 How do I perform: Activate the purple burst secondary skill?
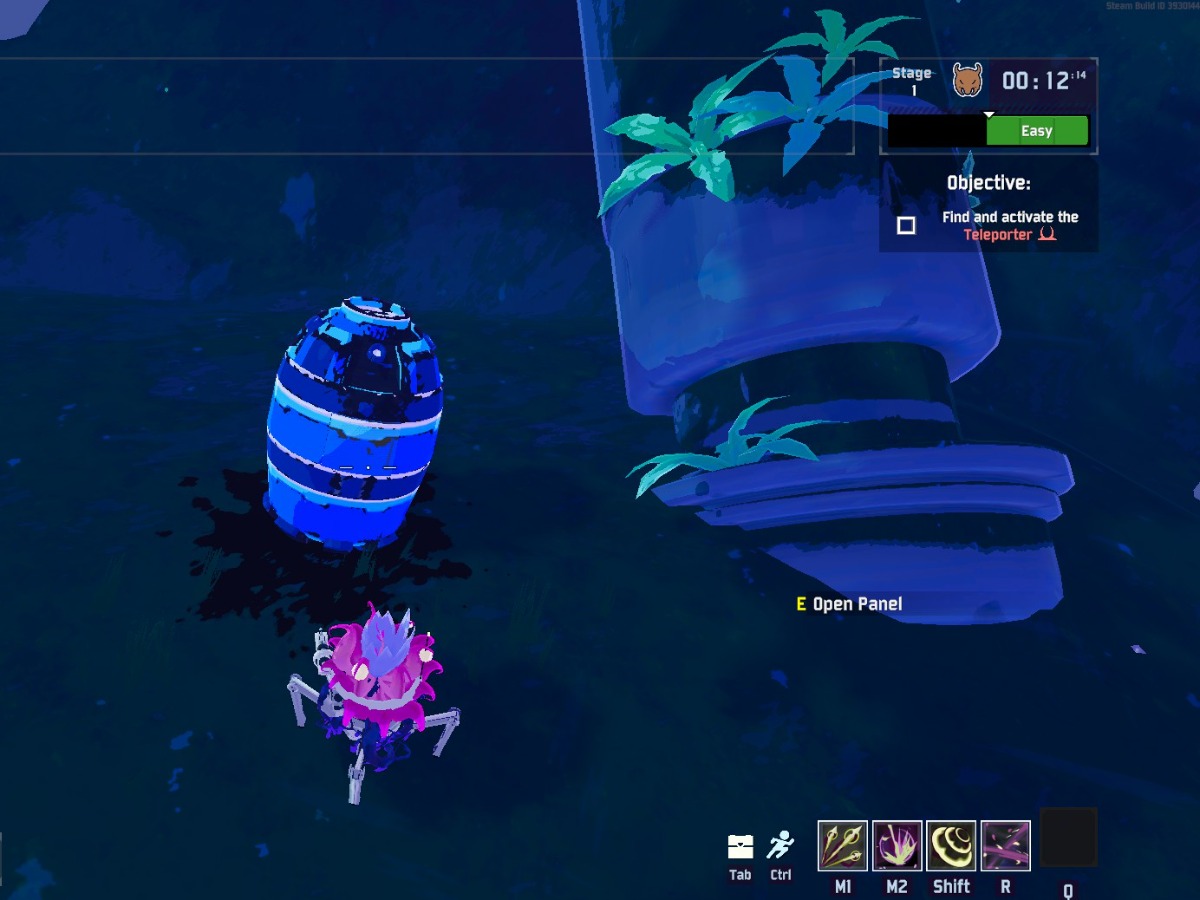point(897,846)
